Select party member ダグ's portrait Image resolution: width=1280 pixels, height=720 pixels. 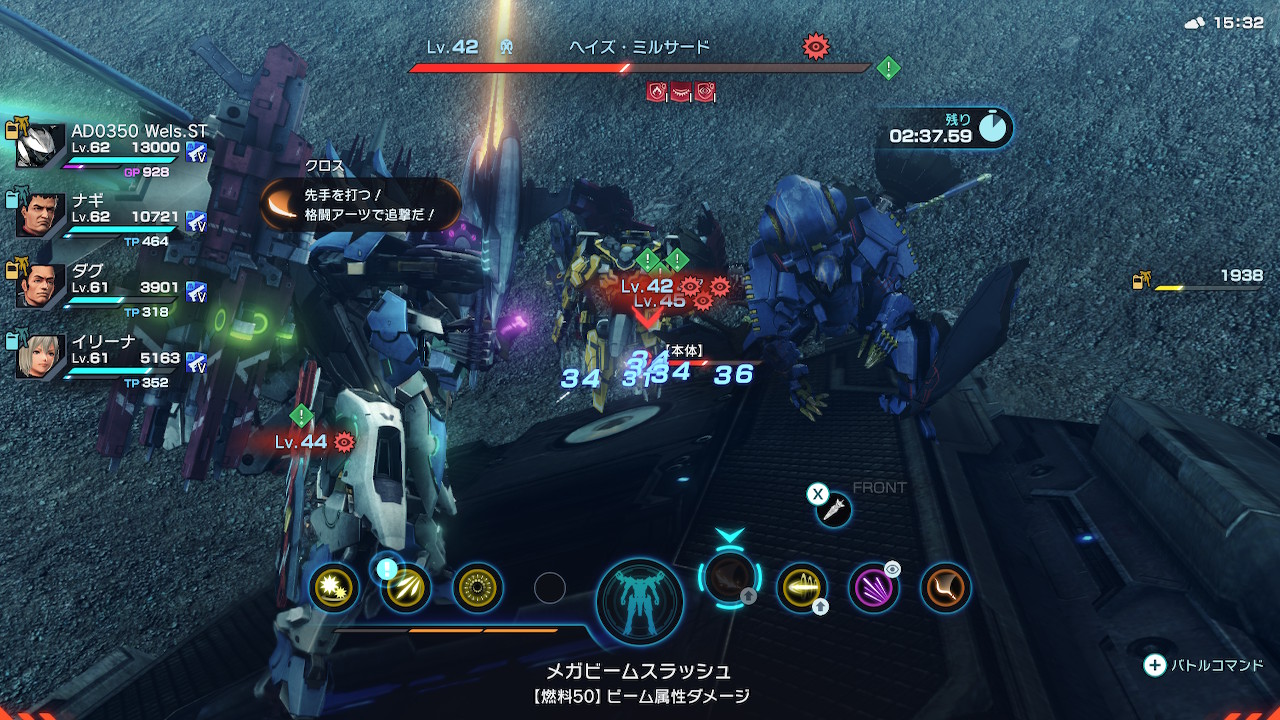pyautogui.click(x=41, y=285)
